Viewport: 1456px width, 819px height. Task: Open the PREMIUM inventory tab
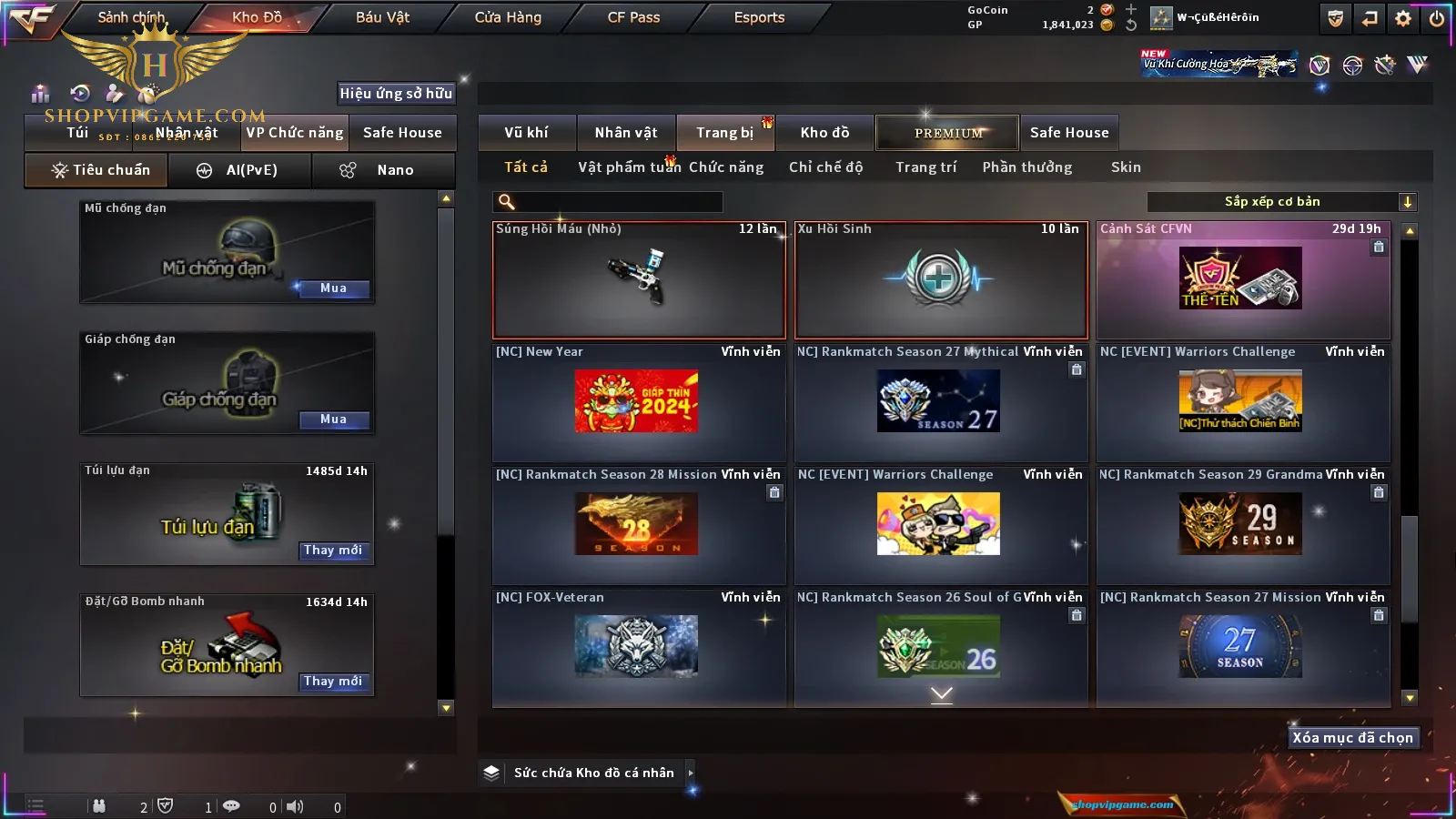click(x=948, y=133)
